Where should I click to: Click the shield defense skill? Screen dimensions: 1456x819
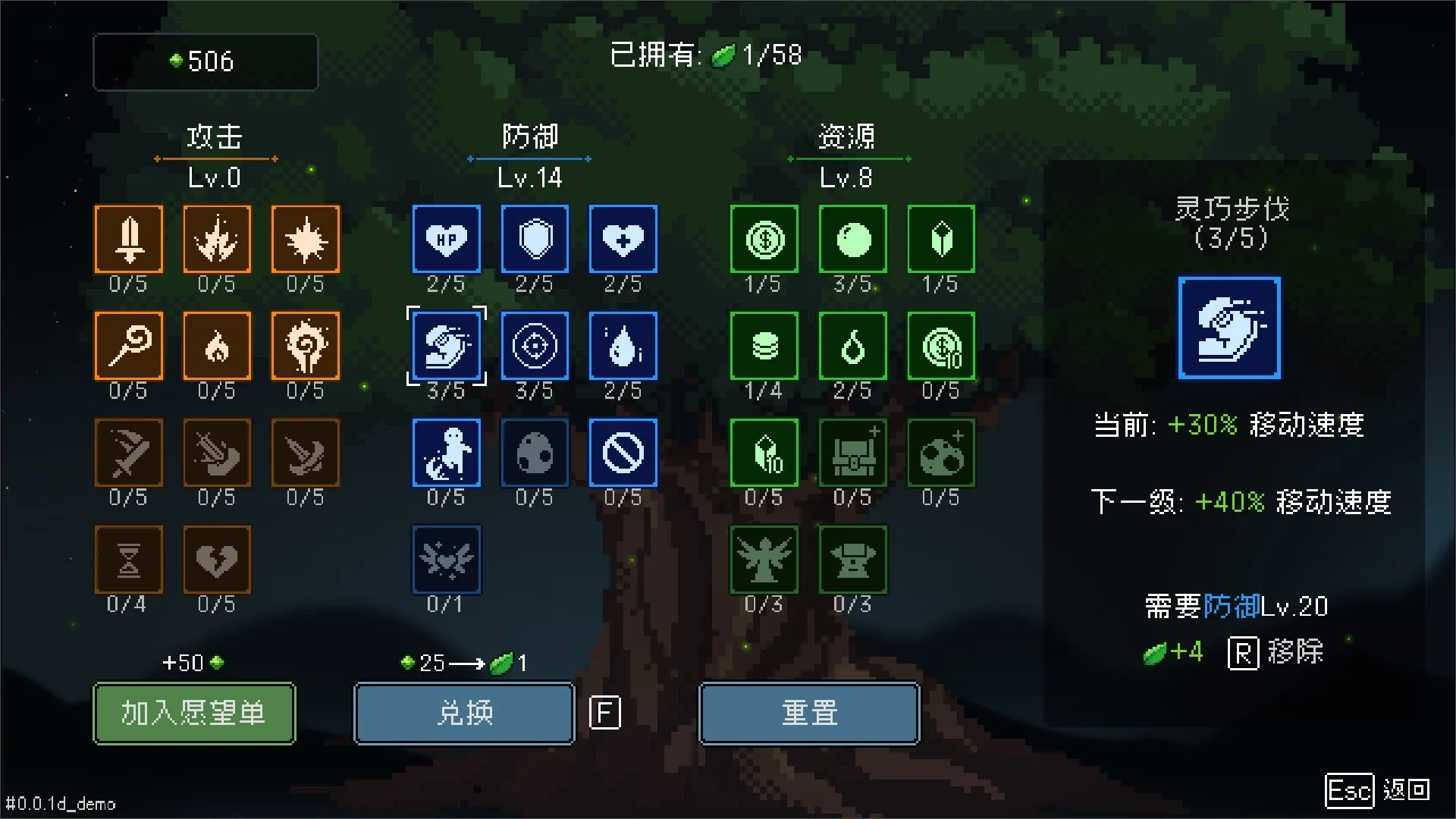click(535, 240)
